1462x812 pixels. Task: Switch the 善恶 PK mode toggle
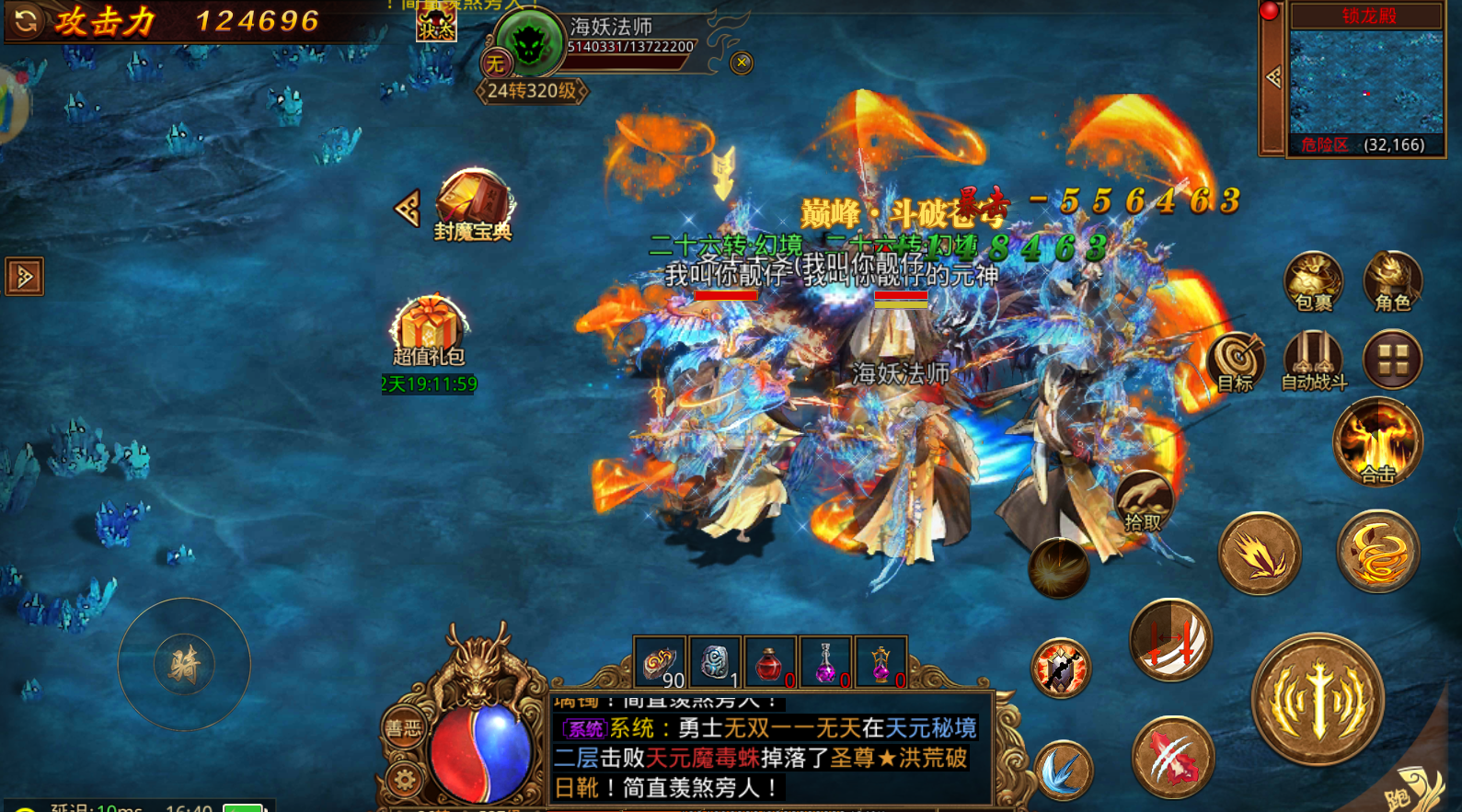(402, 726)
